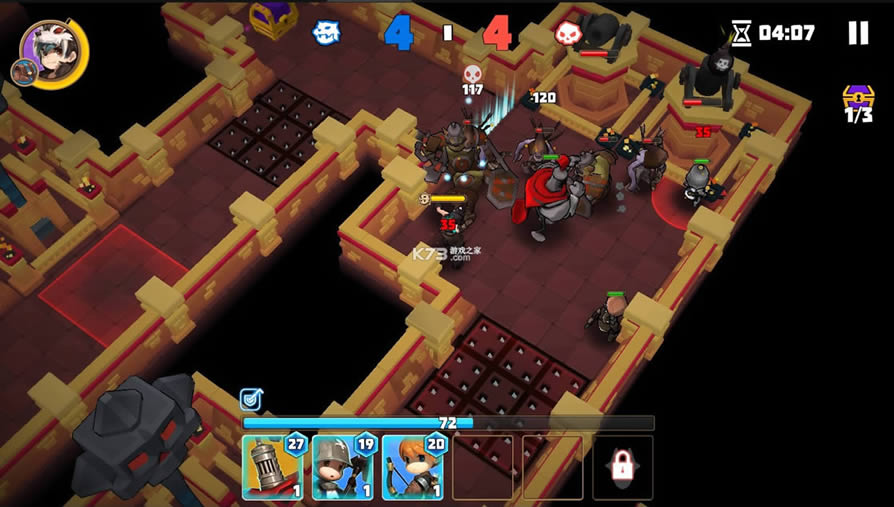The image size is (894, 507).
Task: Deploy the lantern tower card costing 27
Action: [x=272, y=467]
